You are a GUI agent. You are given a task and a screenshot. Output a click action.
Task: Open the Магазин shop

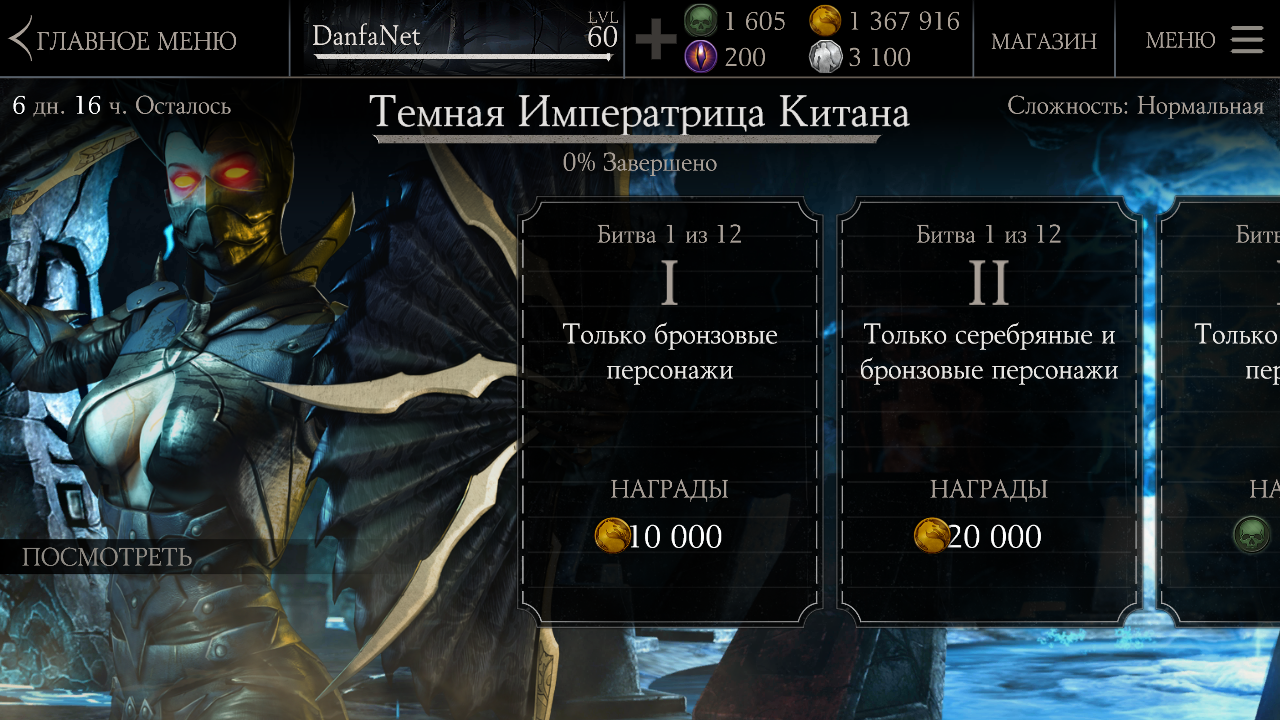(1043, 40)
